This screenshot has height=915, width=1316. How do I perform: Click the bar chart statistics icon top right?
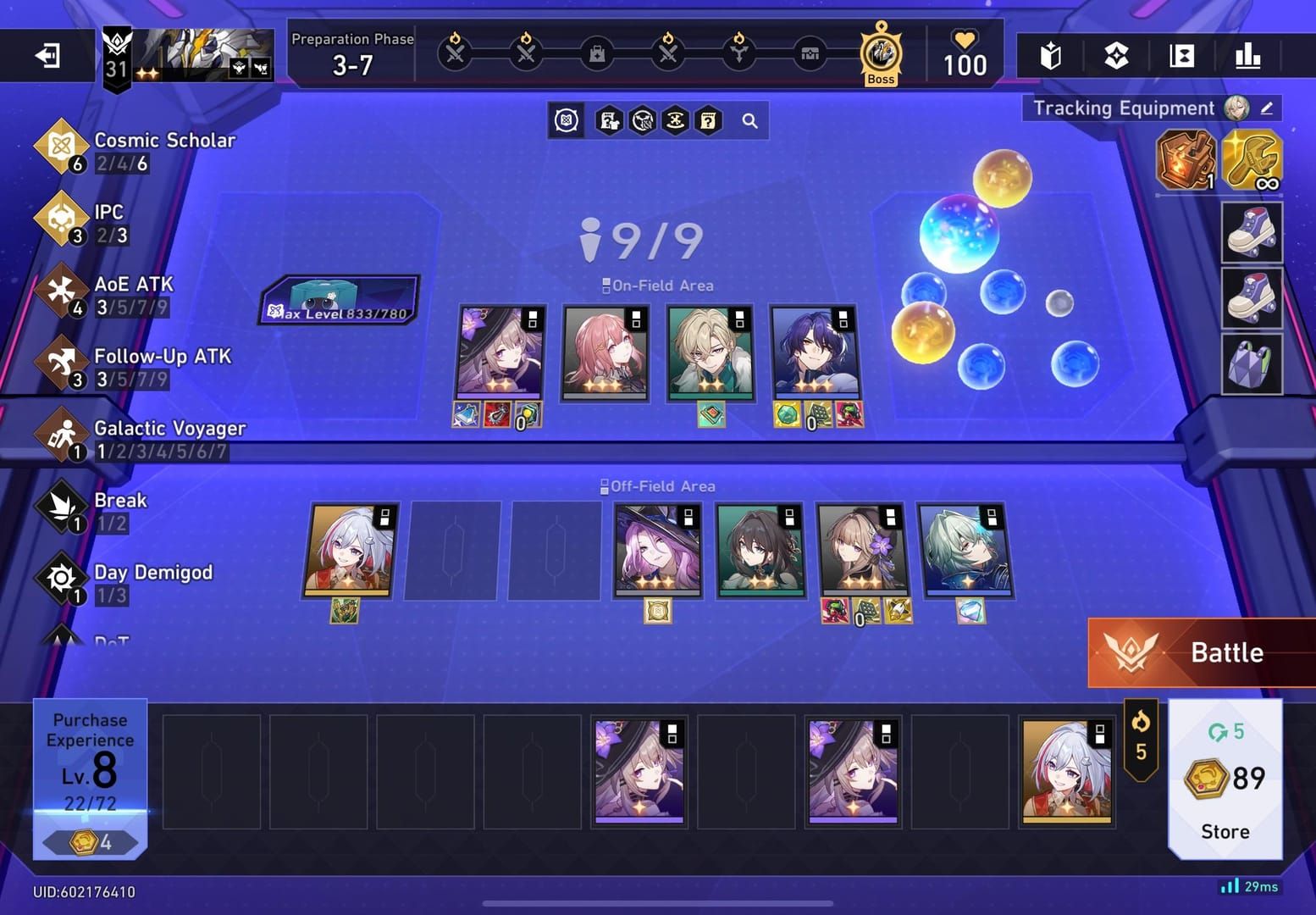point(1247,54)
